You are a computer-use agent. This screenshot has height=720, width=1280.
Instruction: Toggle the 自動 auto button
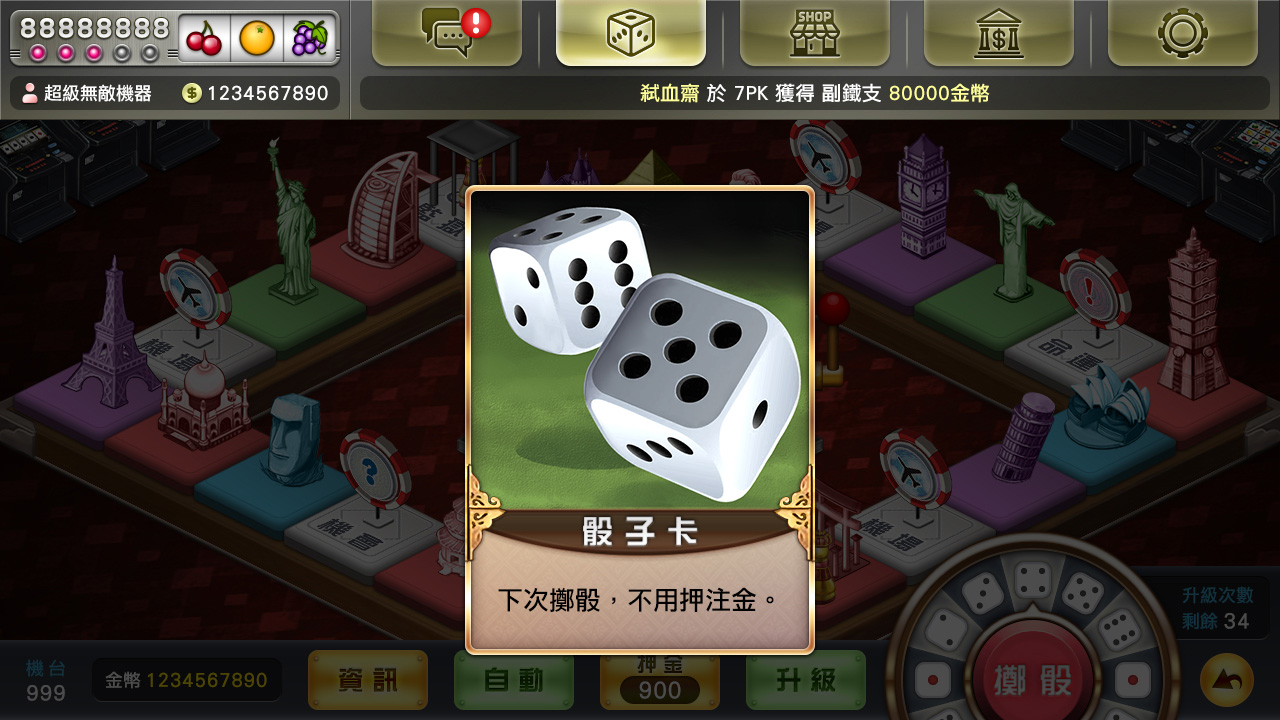(513, 680)
